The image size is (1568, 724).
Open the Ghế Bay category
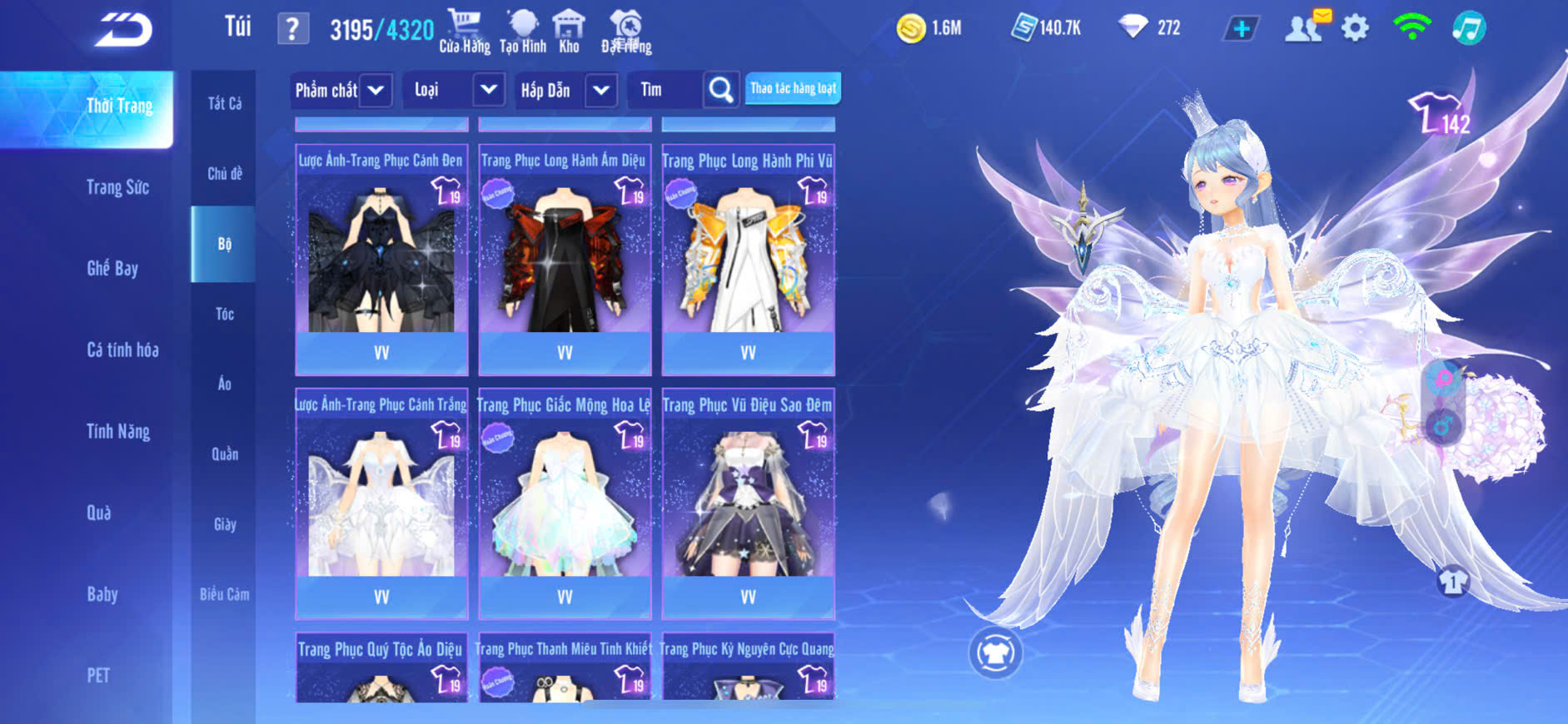point(112,268)
